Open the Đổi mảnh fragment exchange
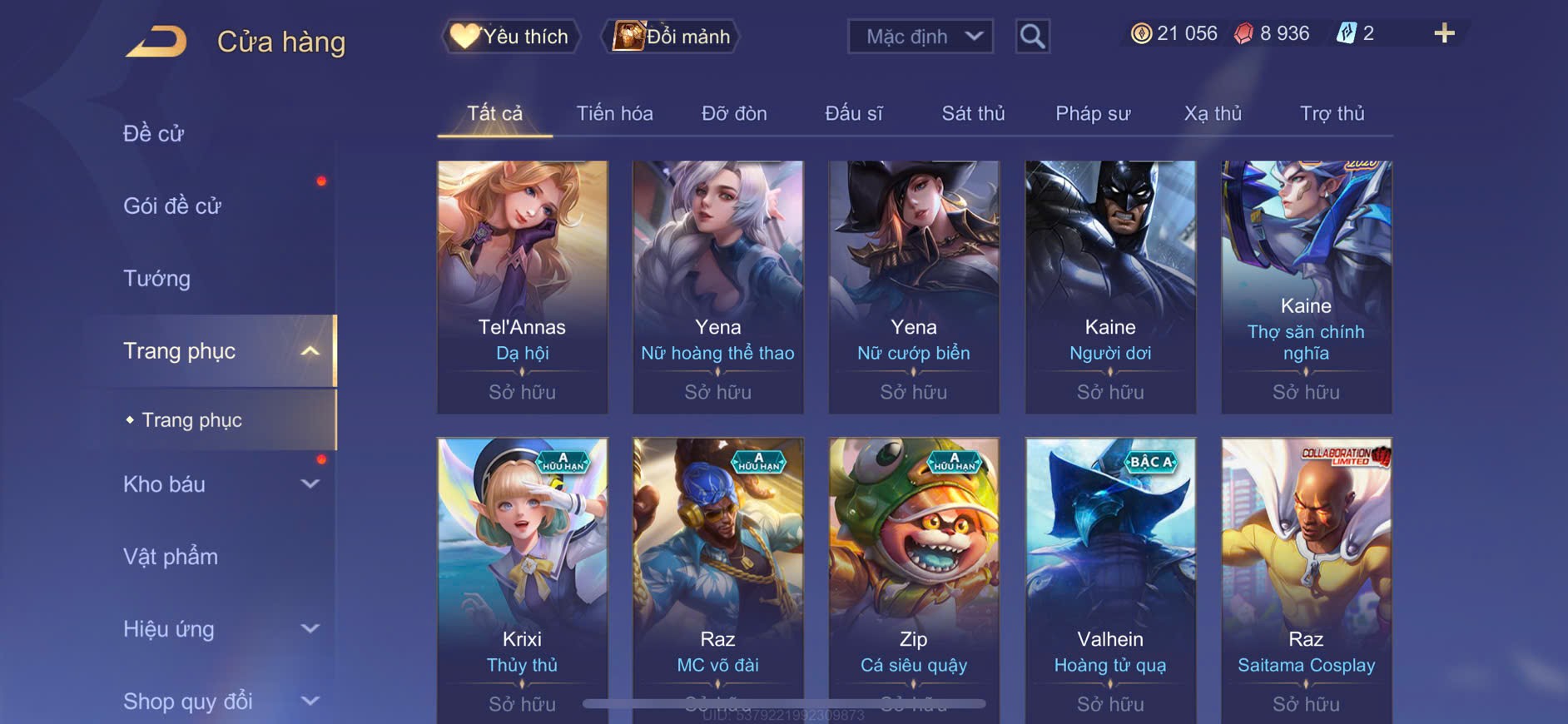 pyautogui.click(x=671, y=37)
